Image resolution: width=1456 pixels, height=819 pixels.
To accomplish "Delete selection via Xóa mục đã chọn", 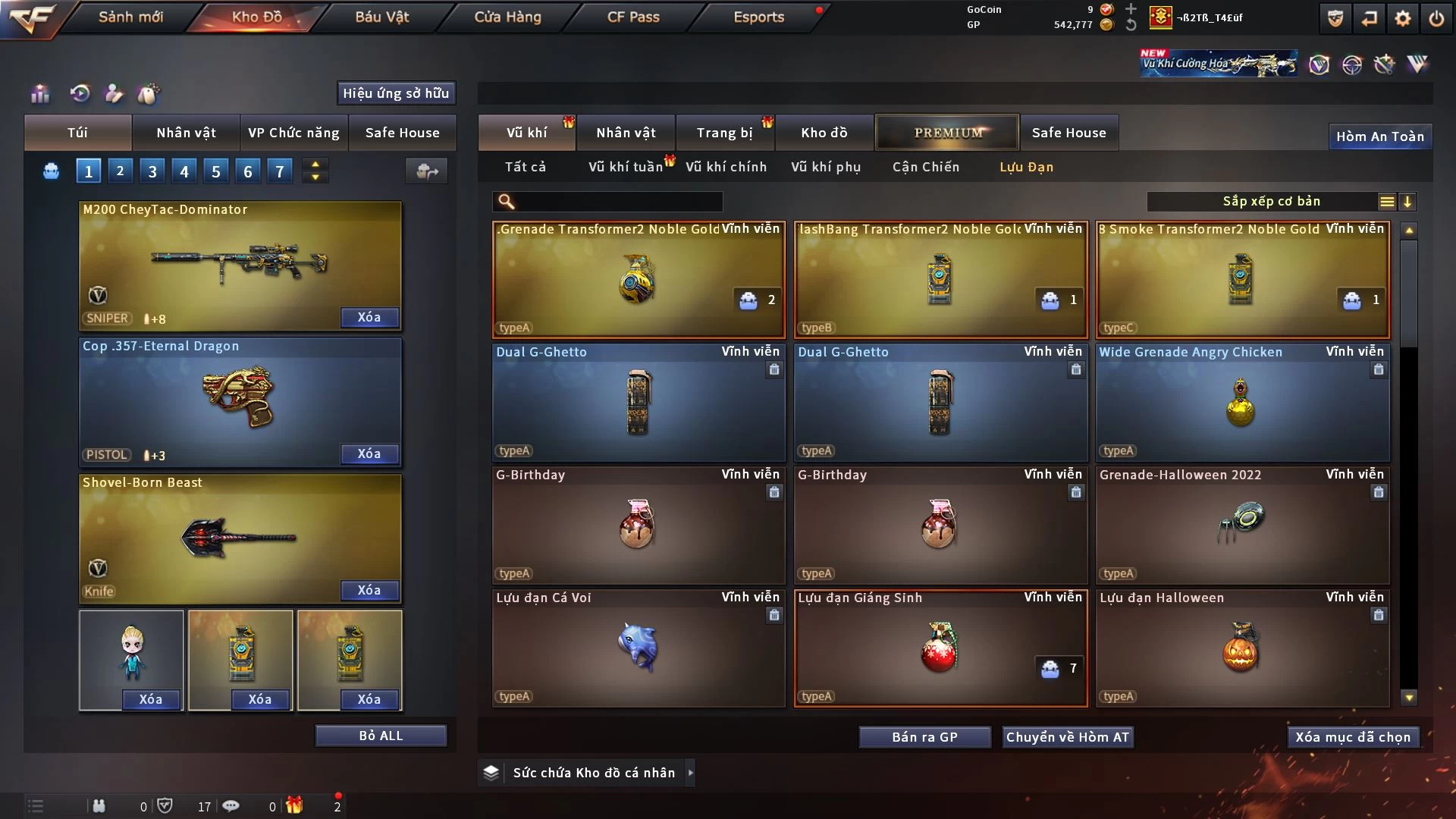I will tap(1353, 737).
